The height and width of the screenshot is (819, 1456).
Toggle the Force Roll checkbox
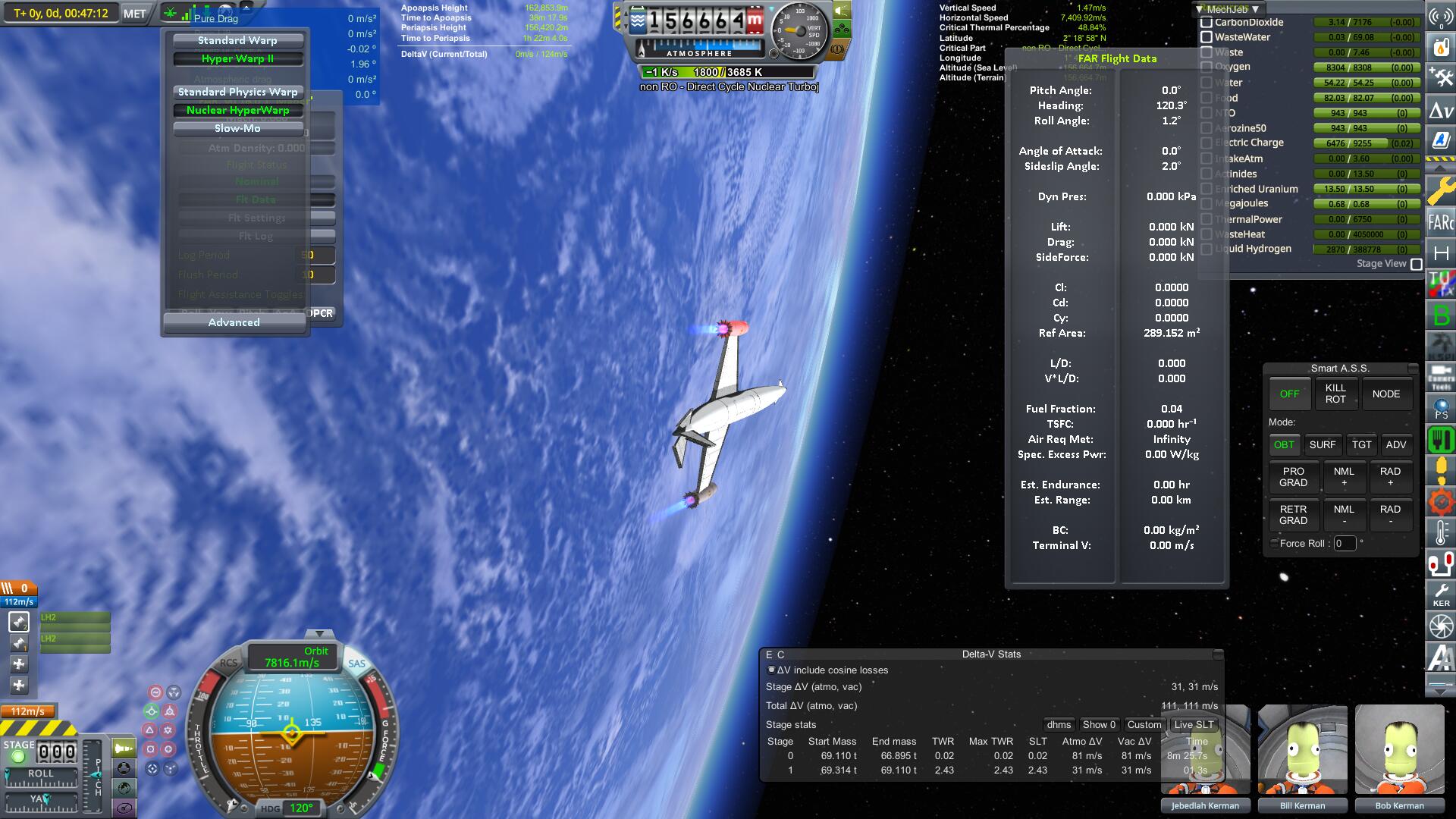pos(1274,543)
